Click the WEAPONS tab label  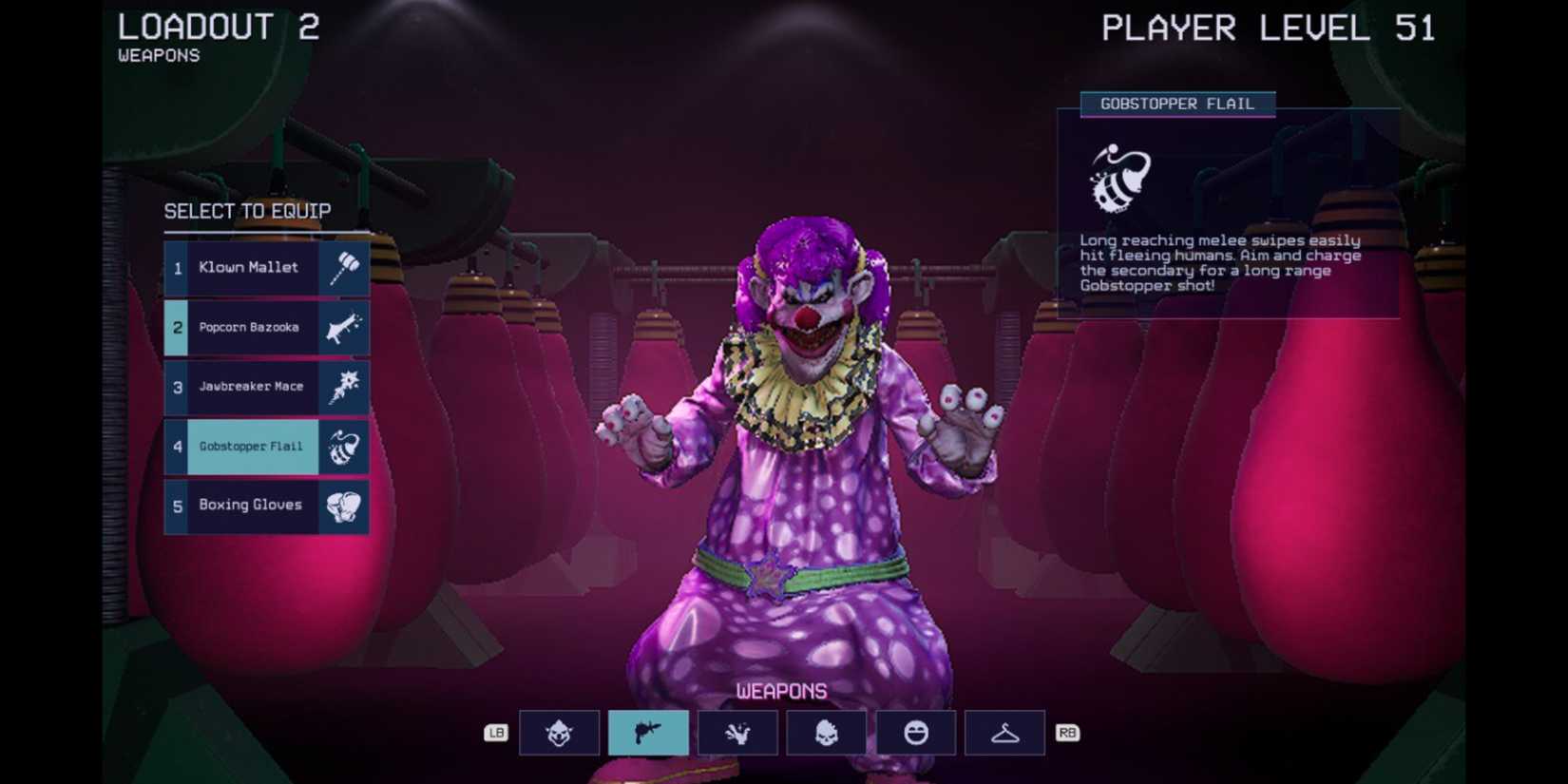(782, 690)
